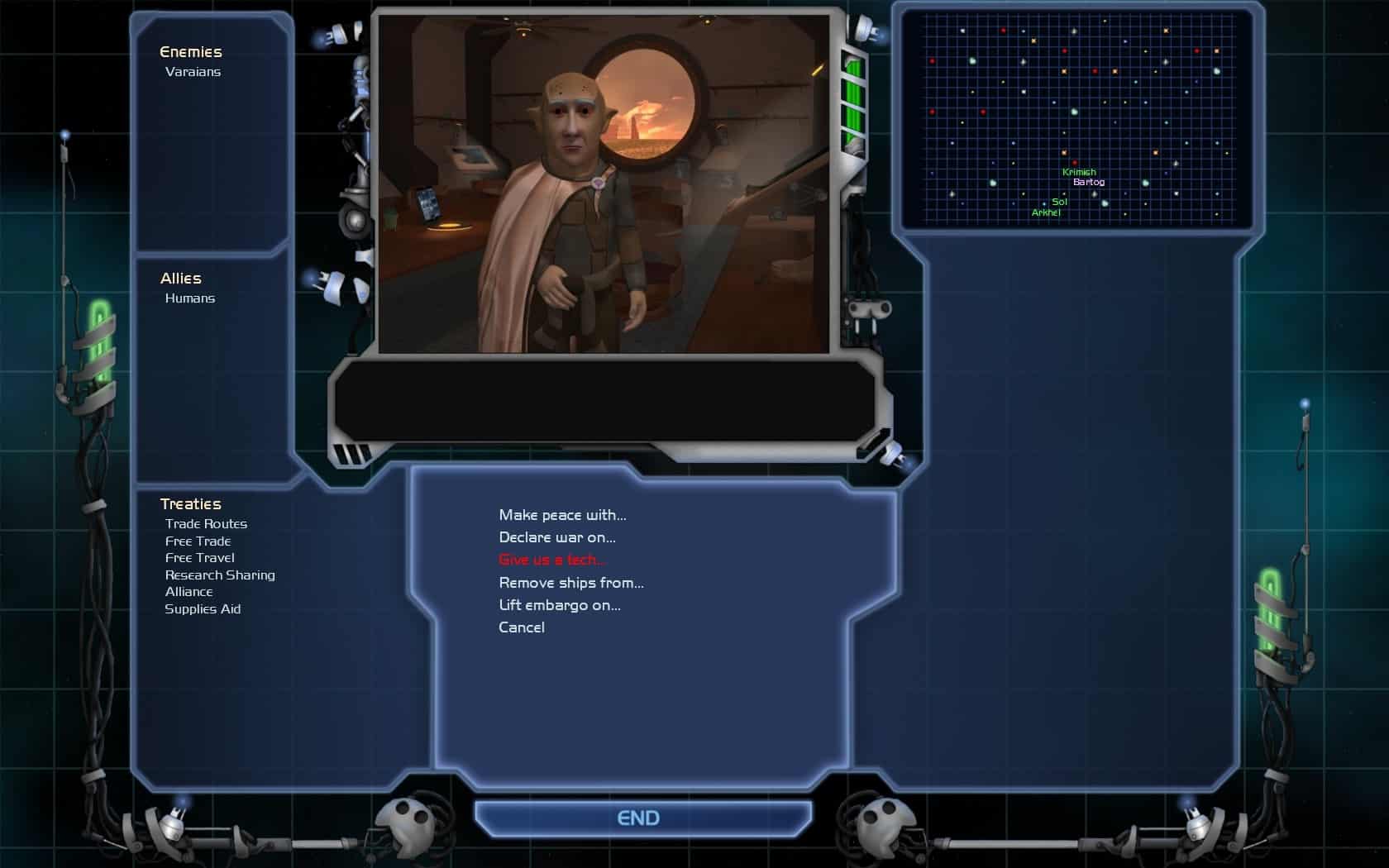1389x868 pixels.
Task: Select the Arkhel system marker
Action: [x=1047, y=212]
